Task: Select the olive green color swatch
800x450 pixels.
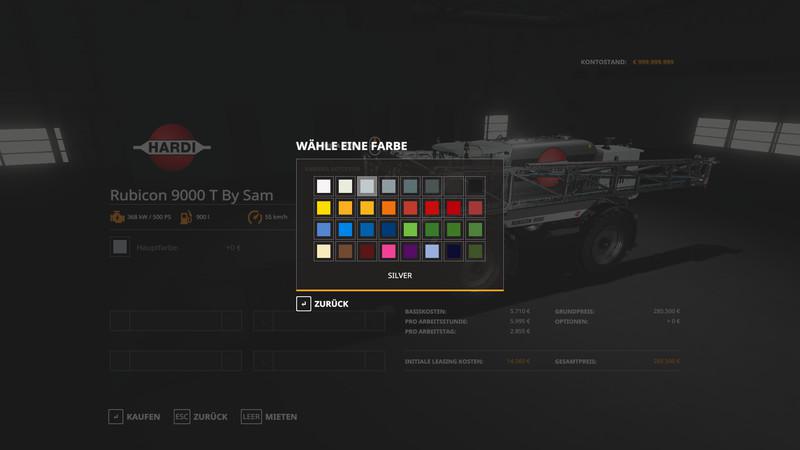Action: pyautogui.click(x=475, y=251)
